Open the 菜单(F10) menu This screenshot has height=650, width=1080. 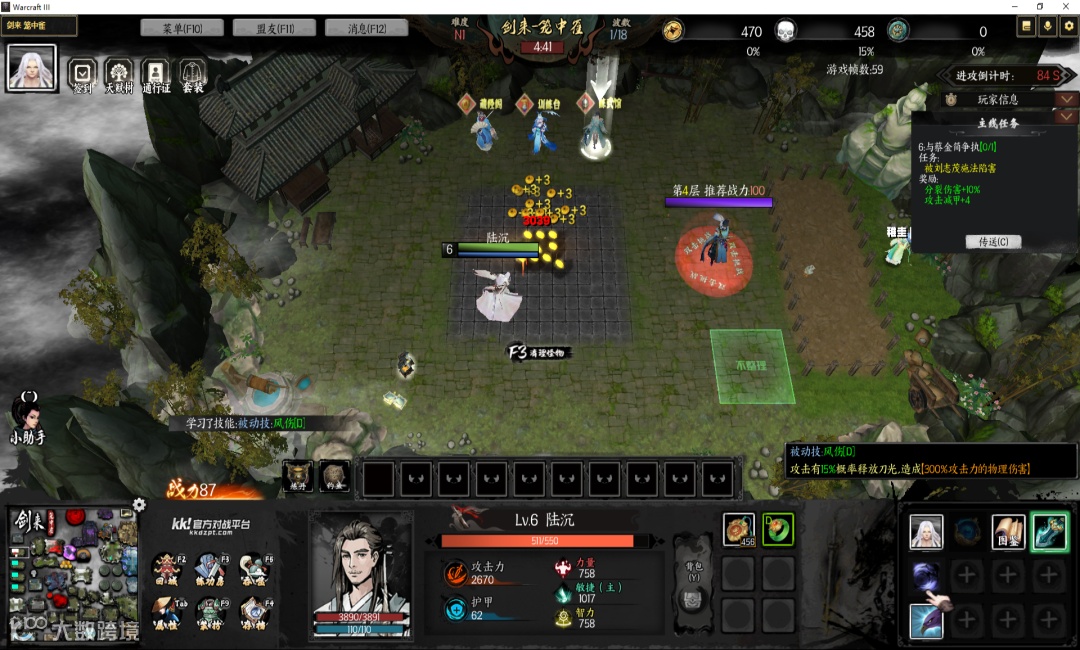(181, 28)
